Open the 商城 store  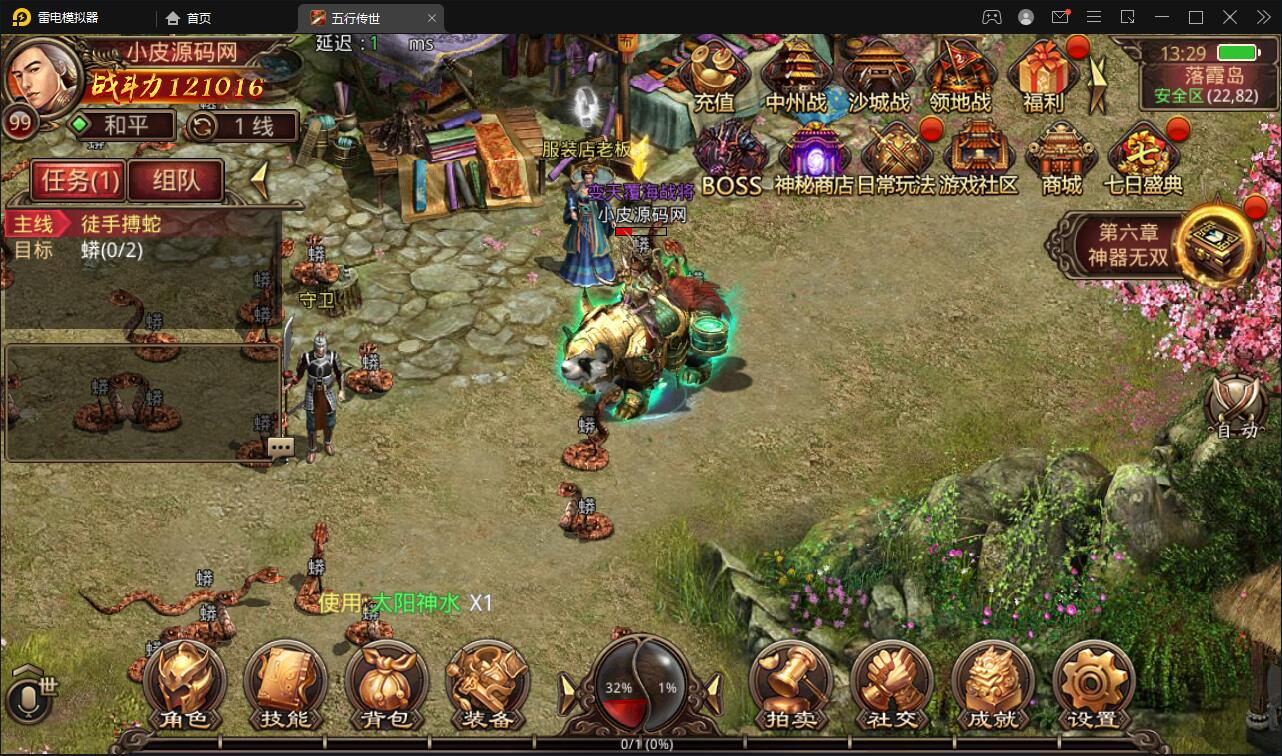[x=1061, y=158]
